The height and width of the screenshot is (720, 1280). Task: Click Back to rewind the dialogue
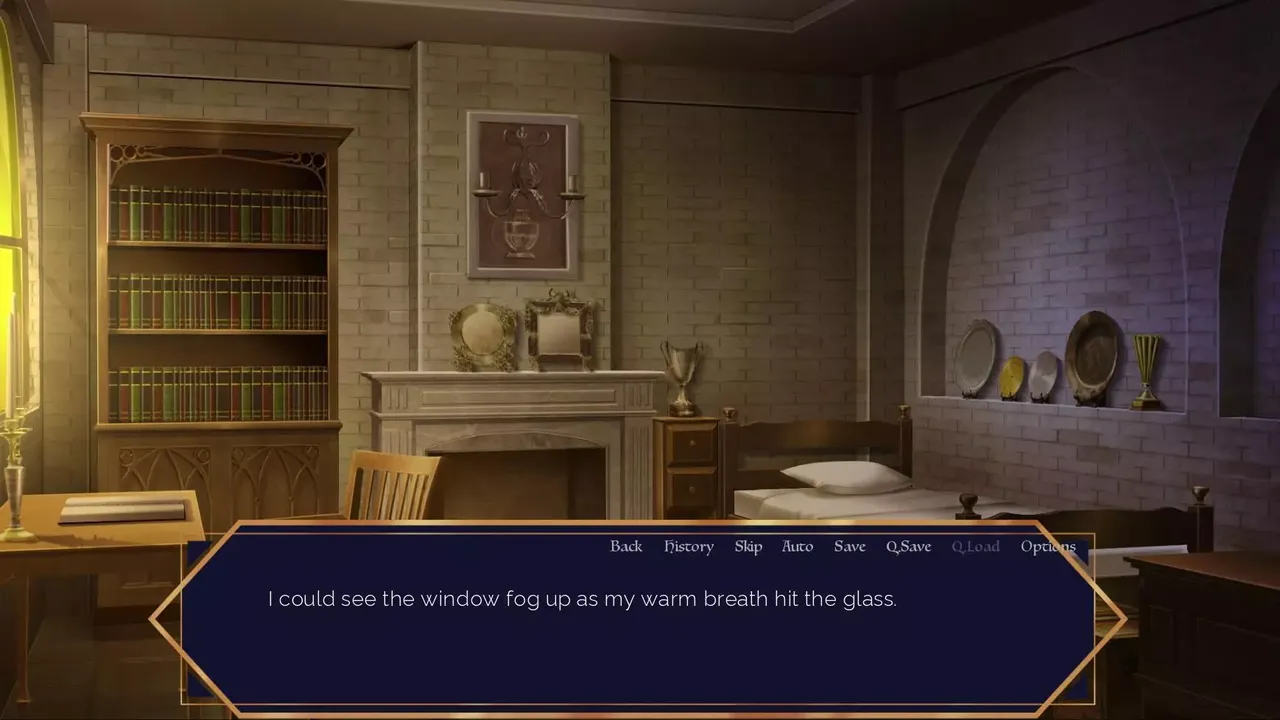click(x=626, y=546)
